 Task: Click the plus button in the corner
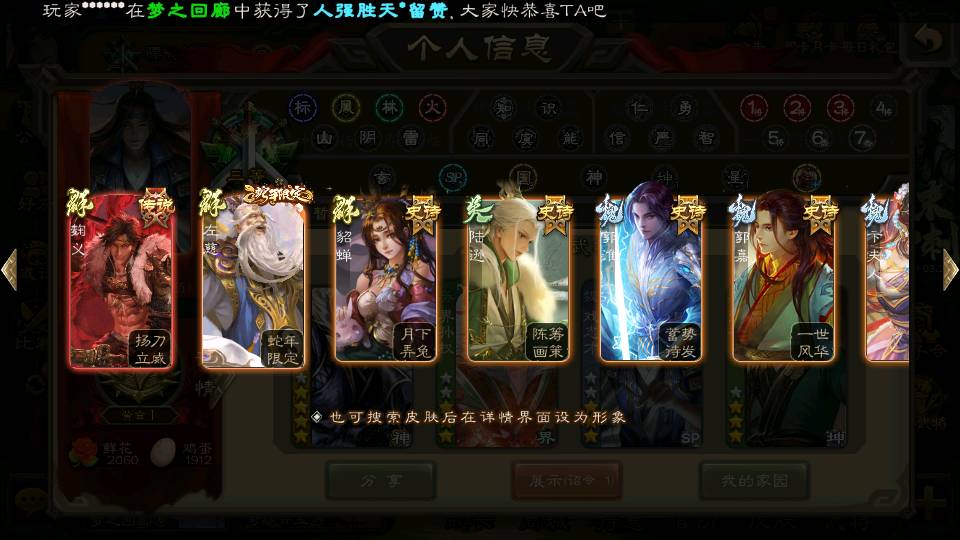[932, 500]
